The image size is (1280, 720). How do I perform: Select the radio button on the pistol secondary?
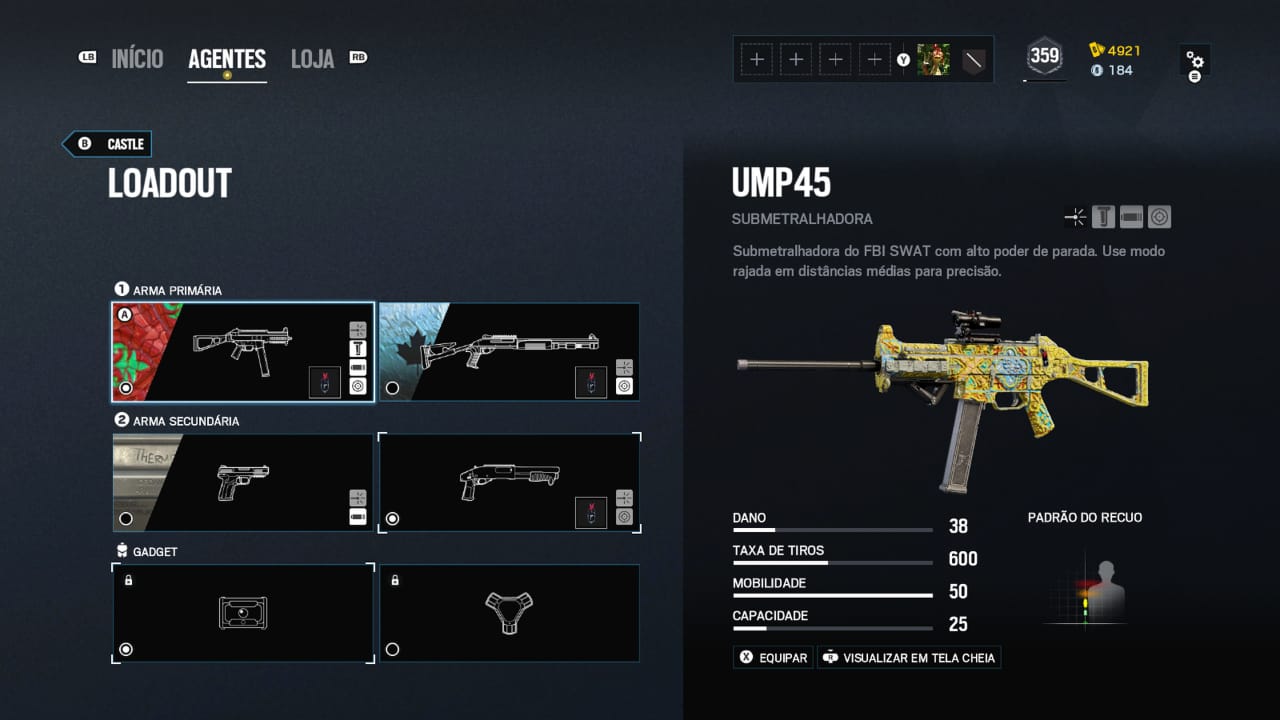pyautogui.click(x=126, y=518)
